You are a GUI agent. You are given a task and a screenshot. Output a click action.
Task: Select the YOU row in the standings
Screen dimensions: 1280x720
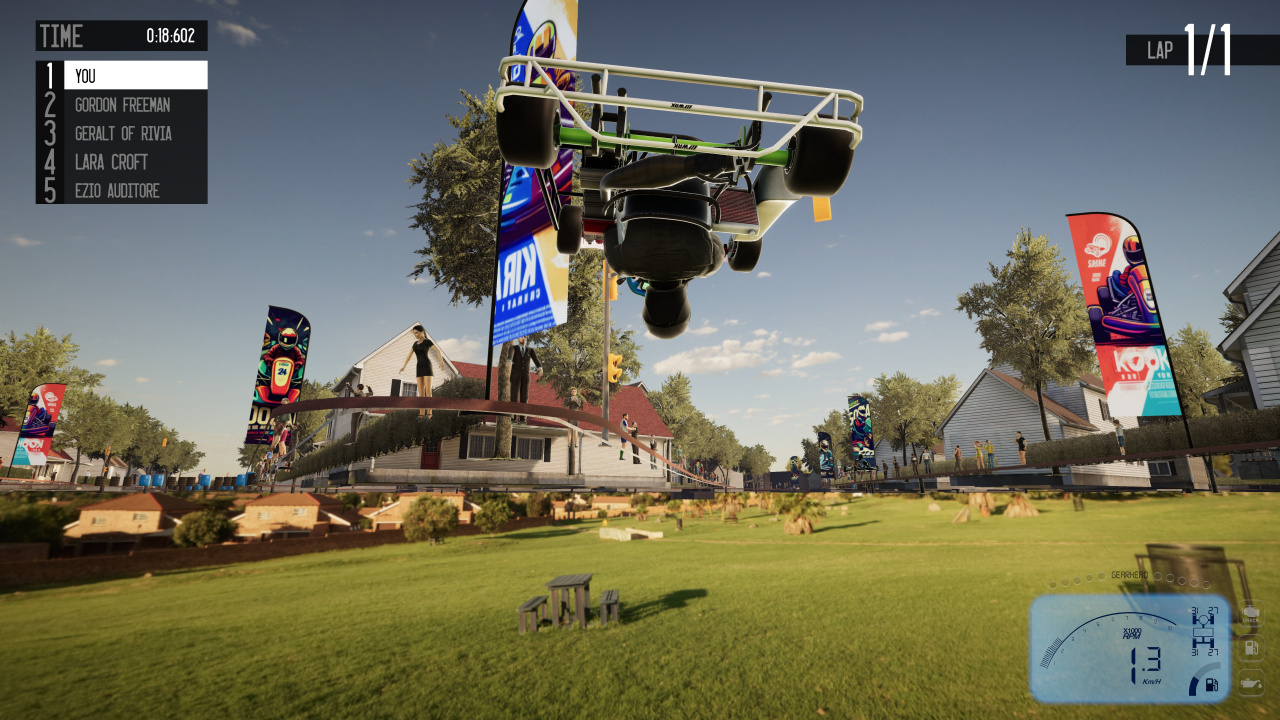135,76
